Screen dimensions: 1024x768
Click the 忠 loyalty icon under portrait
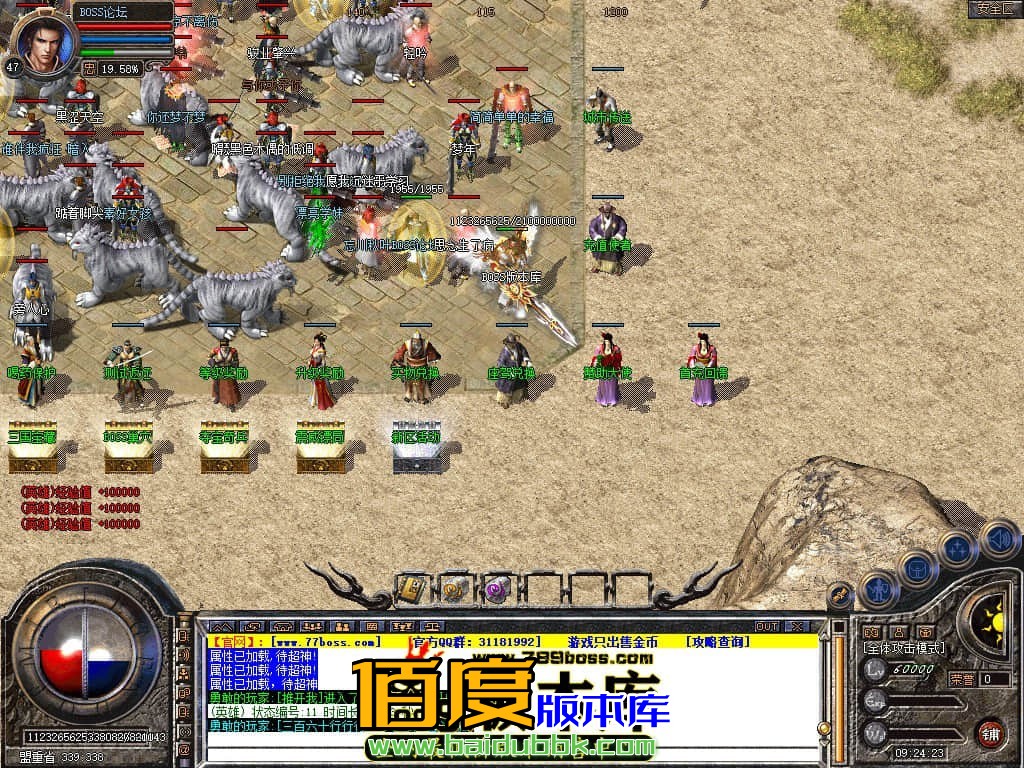tap(89, 69)
